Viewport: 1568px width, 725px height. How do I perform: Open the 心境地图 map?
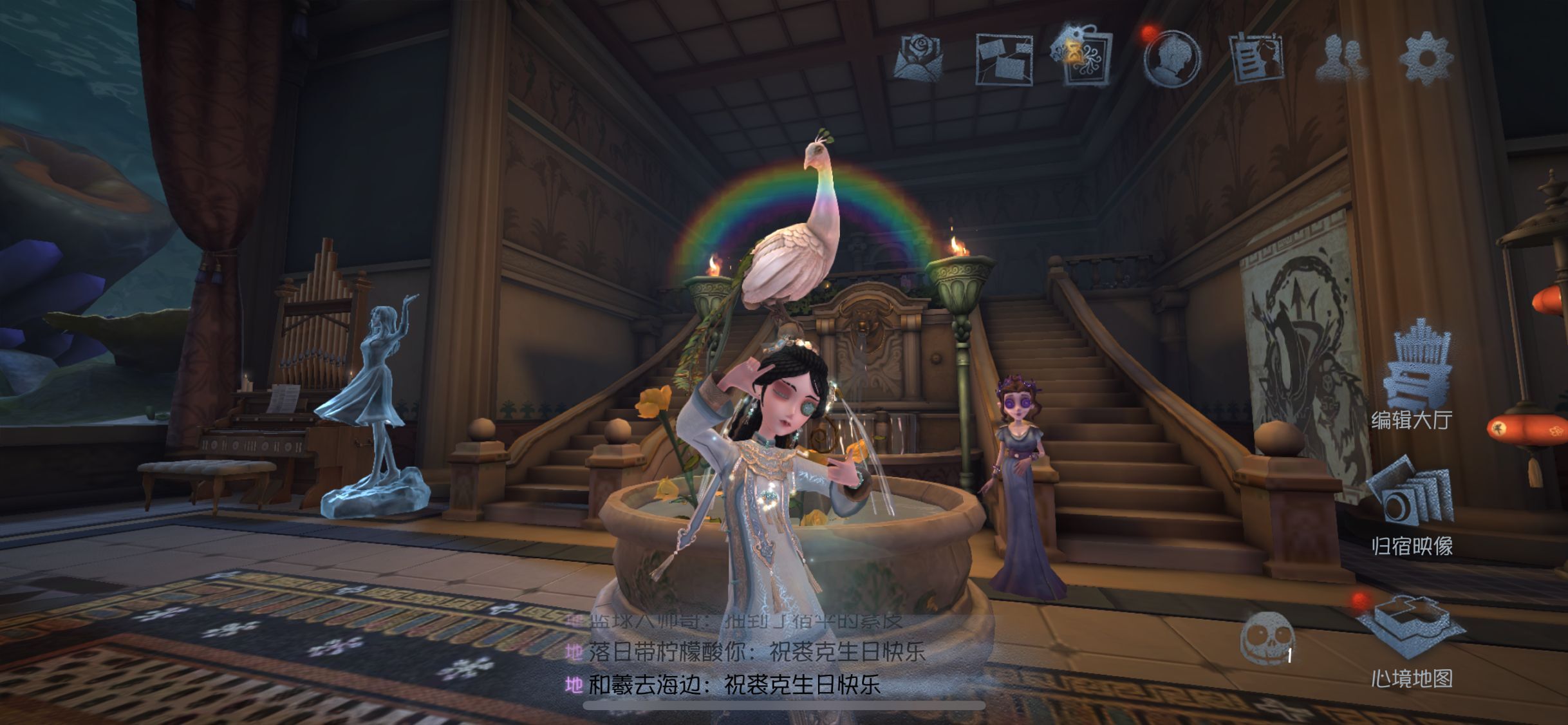click(1412, 641)
